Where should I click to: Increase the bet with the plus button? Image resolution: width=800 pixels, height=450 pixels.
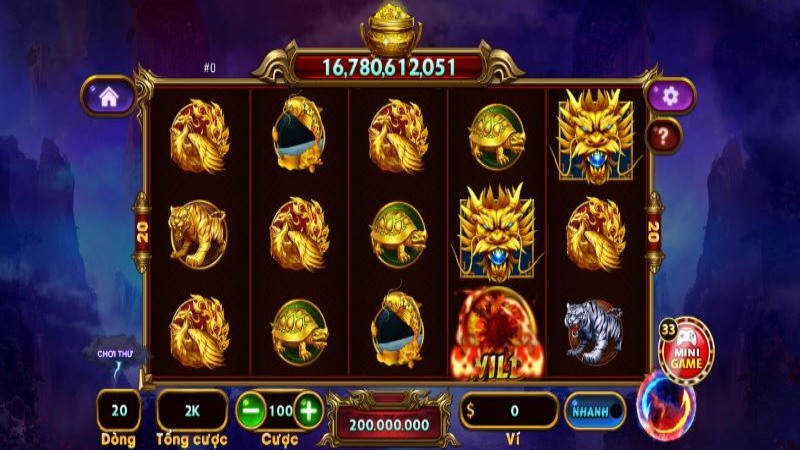[x=308, y=411]
